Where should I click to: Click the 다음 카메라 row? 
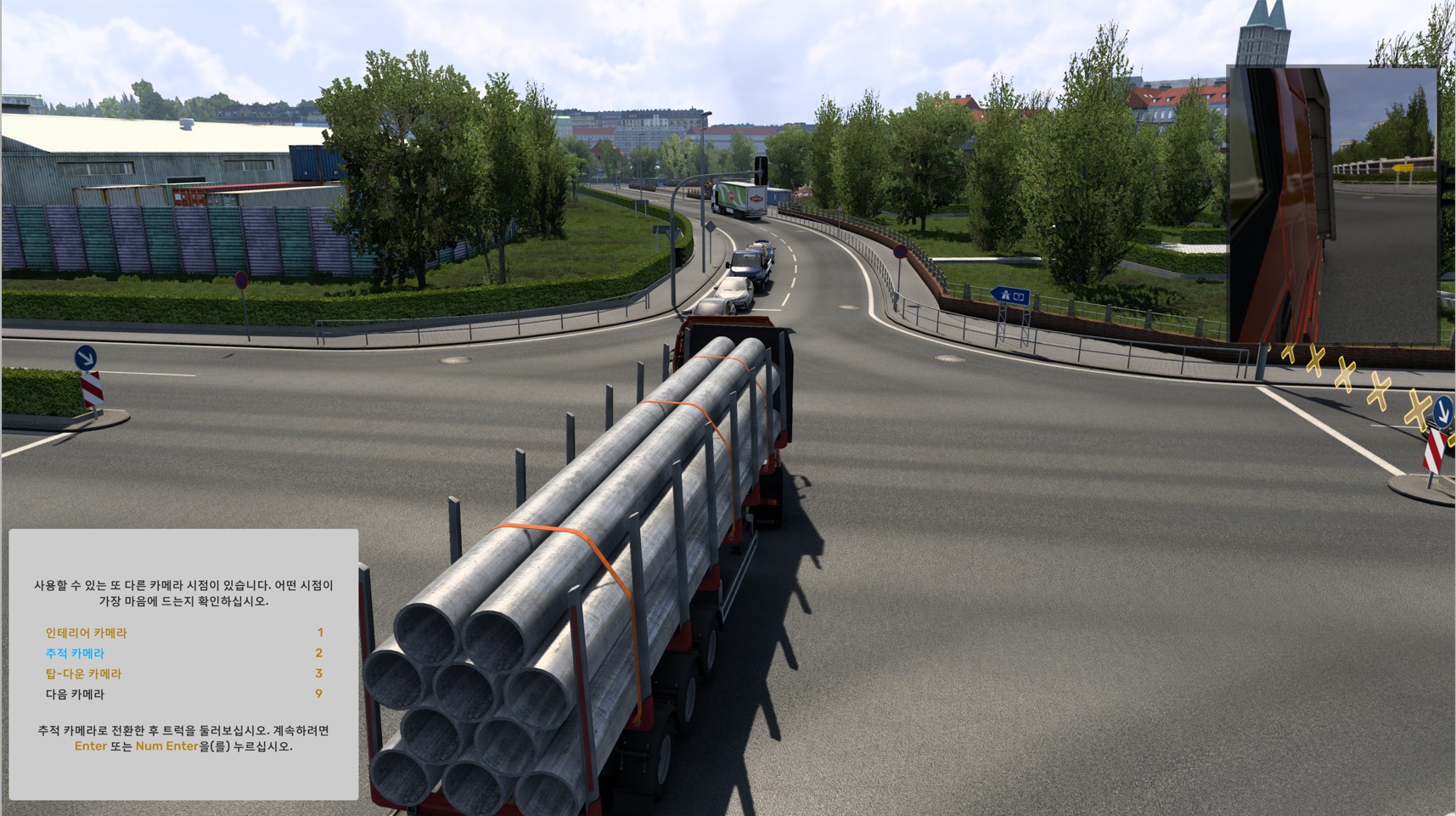(75, 694)
